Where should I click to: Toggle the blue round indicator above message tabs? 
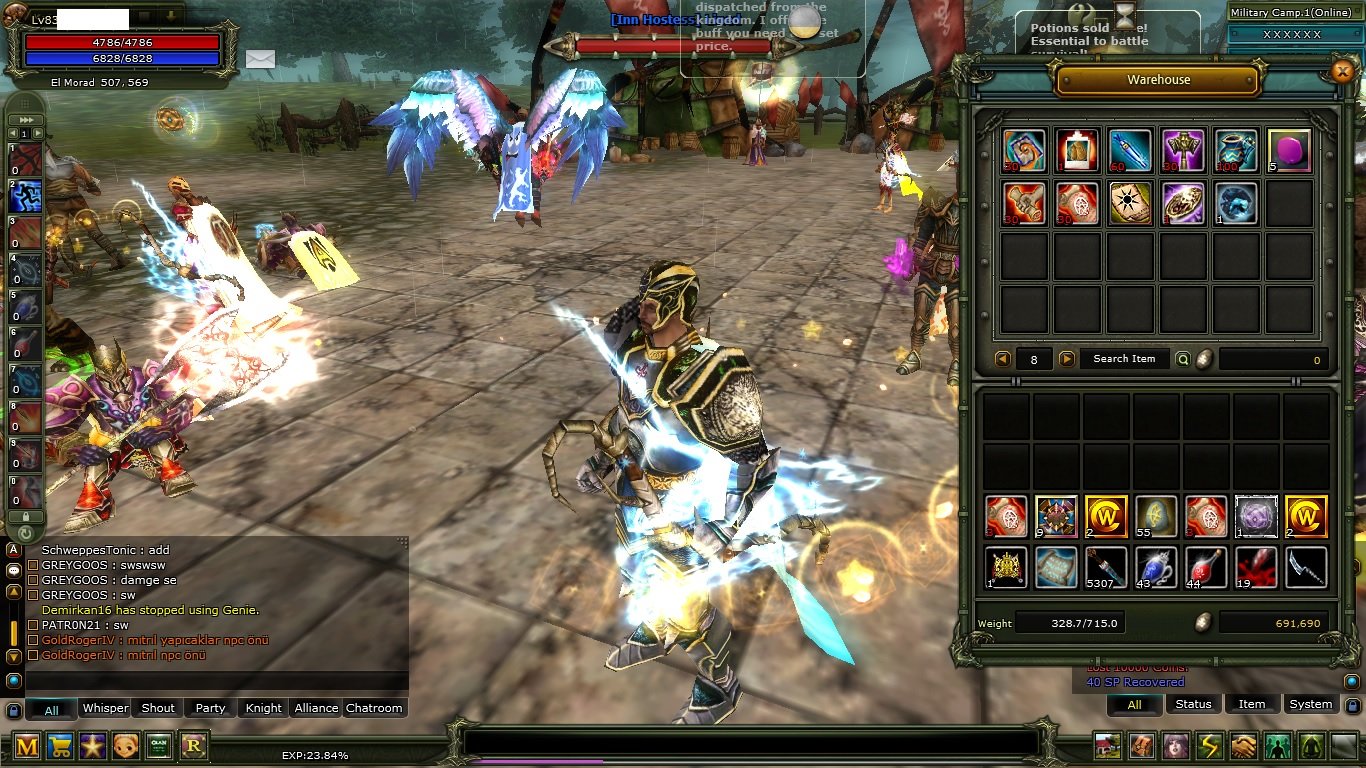(x=13, y=682)
